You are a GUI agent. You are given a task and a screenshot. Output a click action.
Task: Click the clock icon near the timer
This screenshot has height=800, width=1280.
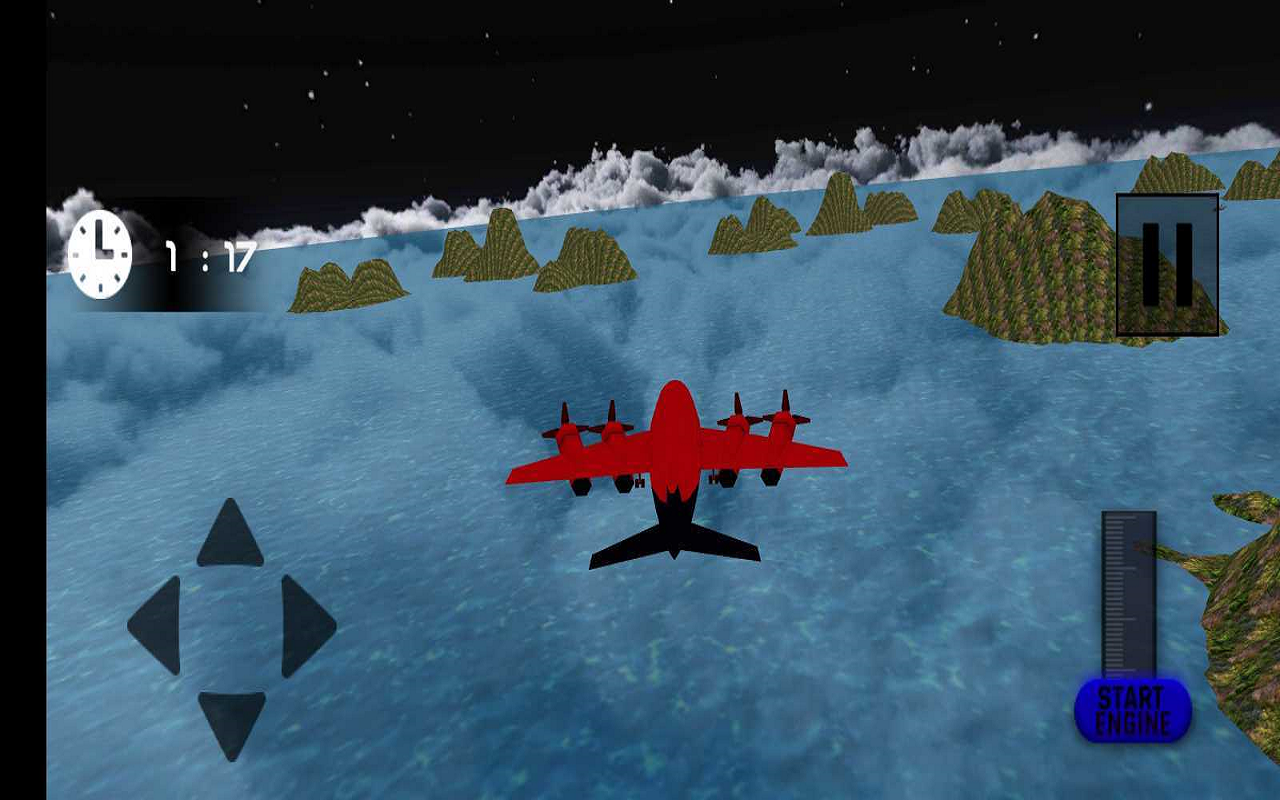98,252
